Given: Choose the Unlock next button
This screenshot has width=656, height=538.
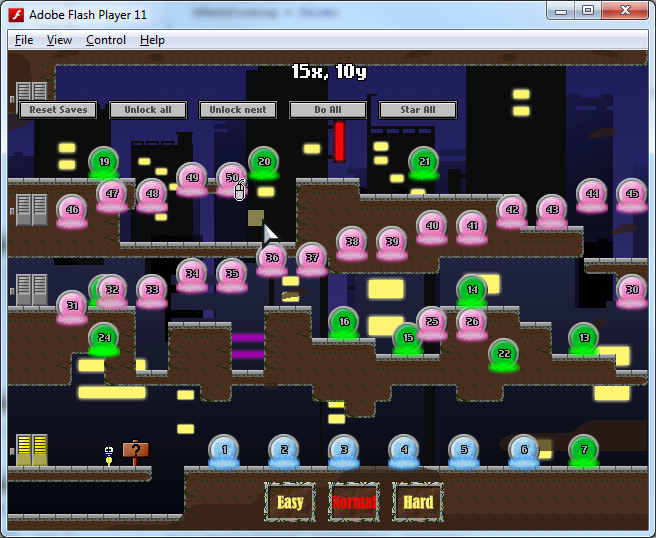Looking at the screenshot, I should [x=238, y=110].
